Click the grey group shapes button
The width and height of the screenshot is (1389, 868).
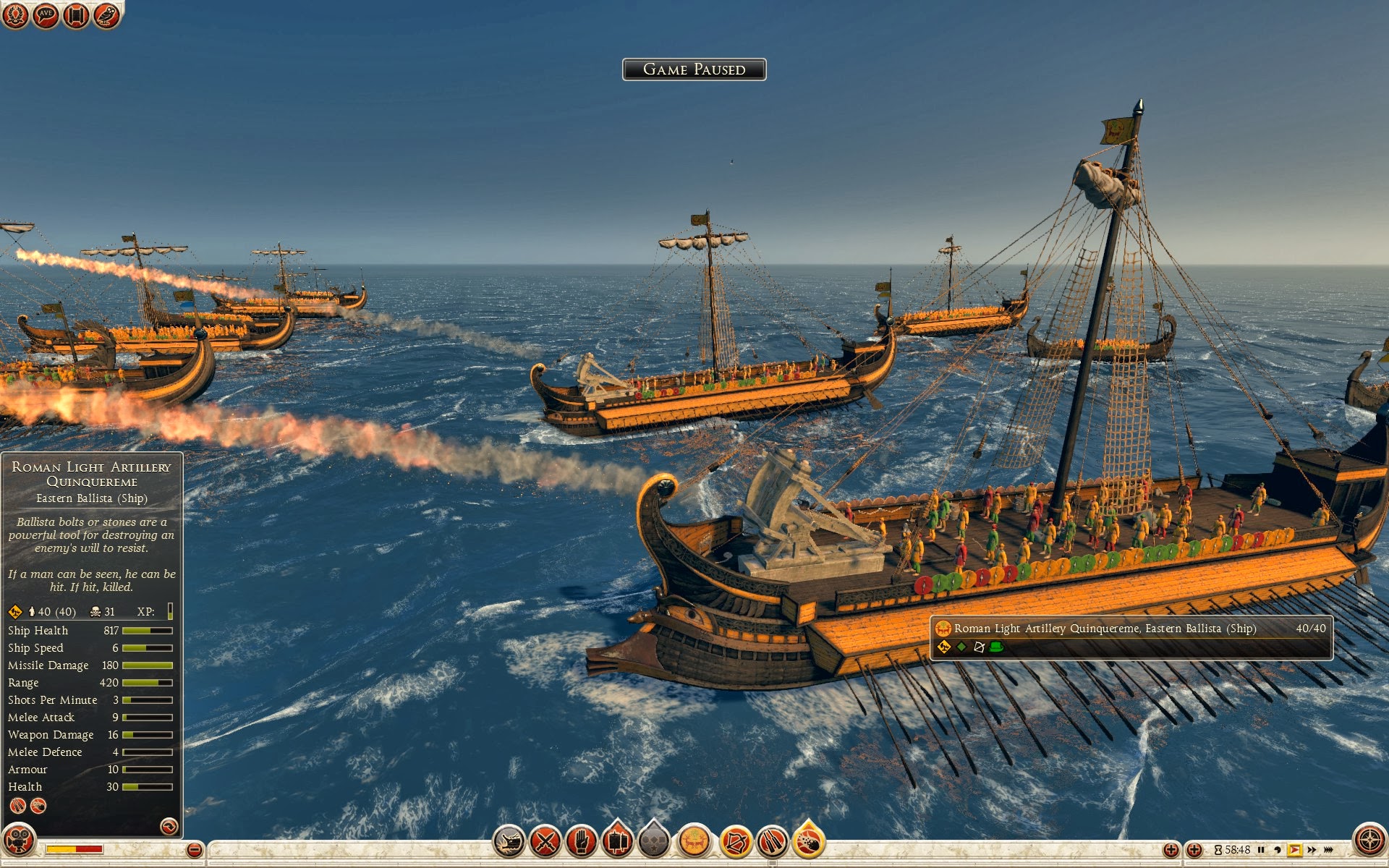pos(653,842)
